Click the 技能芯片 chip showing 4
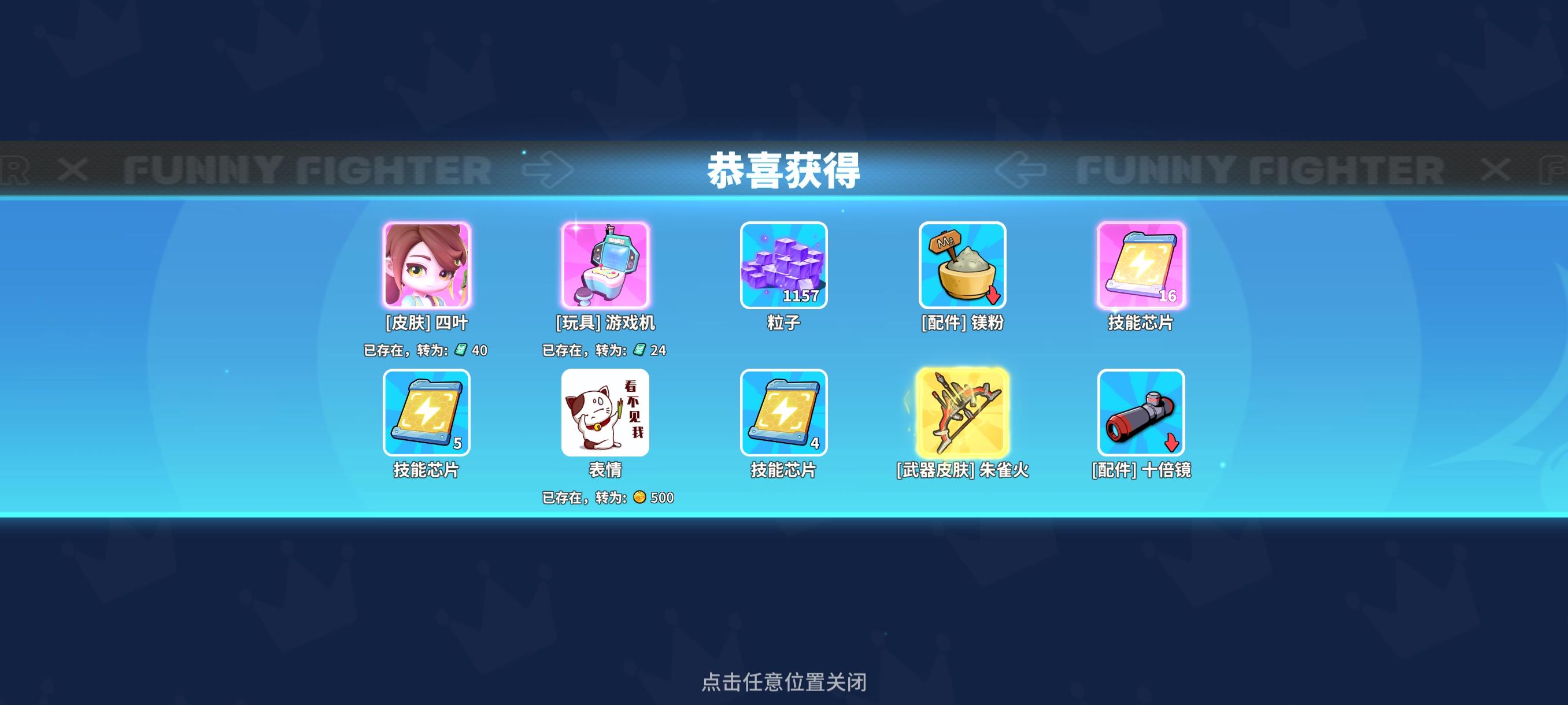 (x=1140, y=414)
